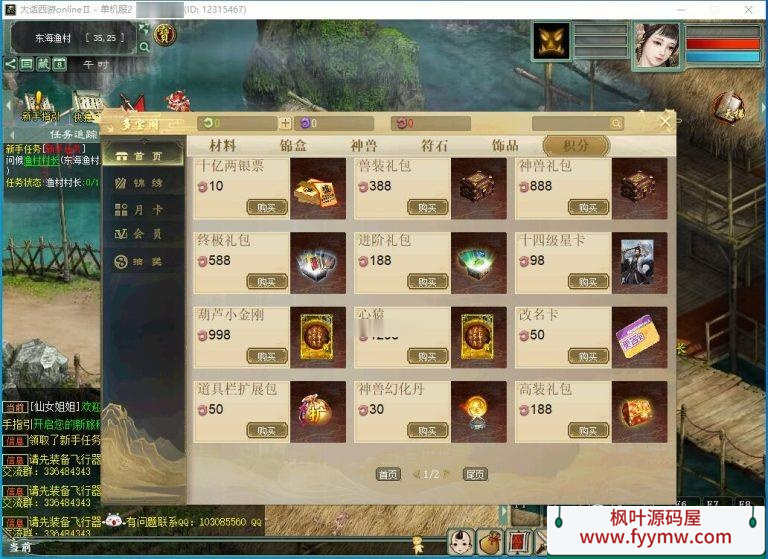Open the 抽奖 lottery section
This screenshot has width=768, height=559.
point(144,260)
